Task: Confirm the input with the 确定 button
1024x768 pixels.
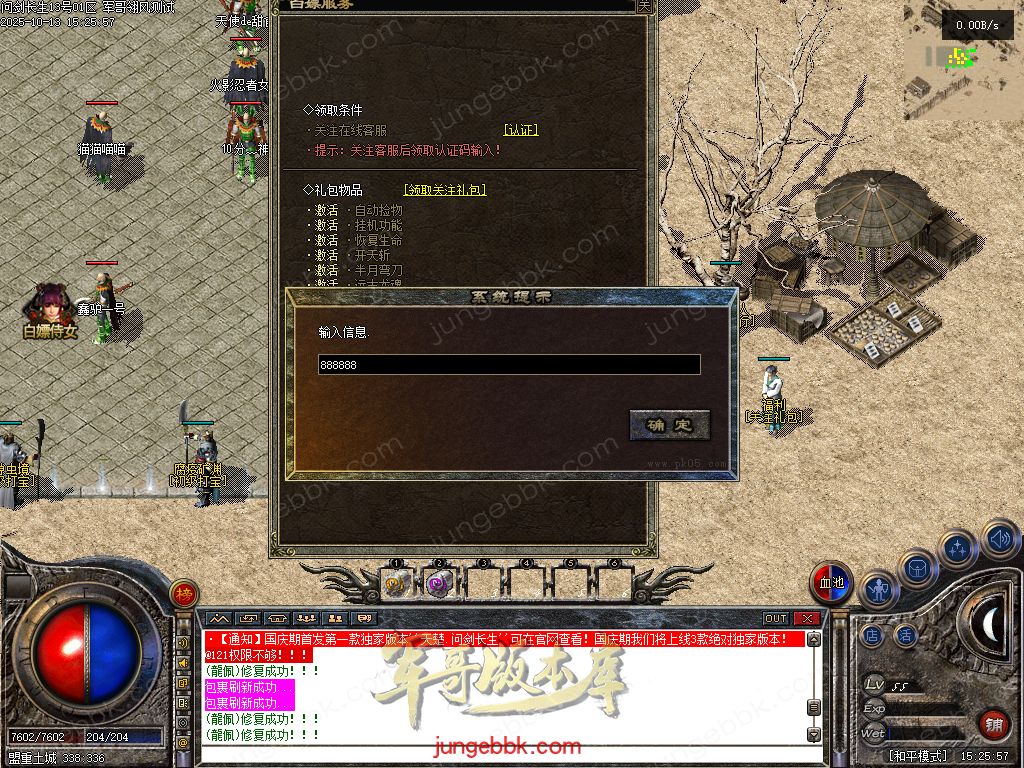Action: [669, 425]
